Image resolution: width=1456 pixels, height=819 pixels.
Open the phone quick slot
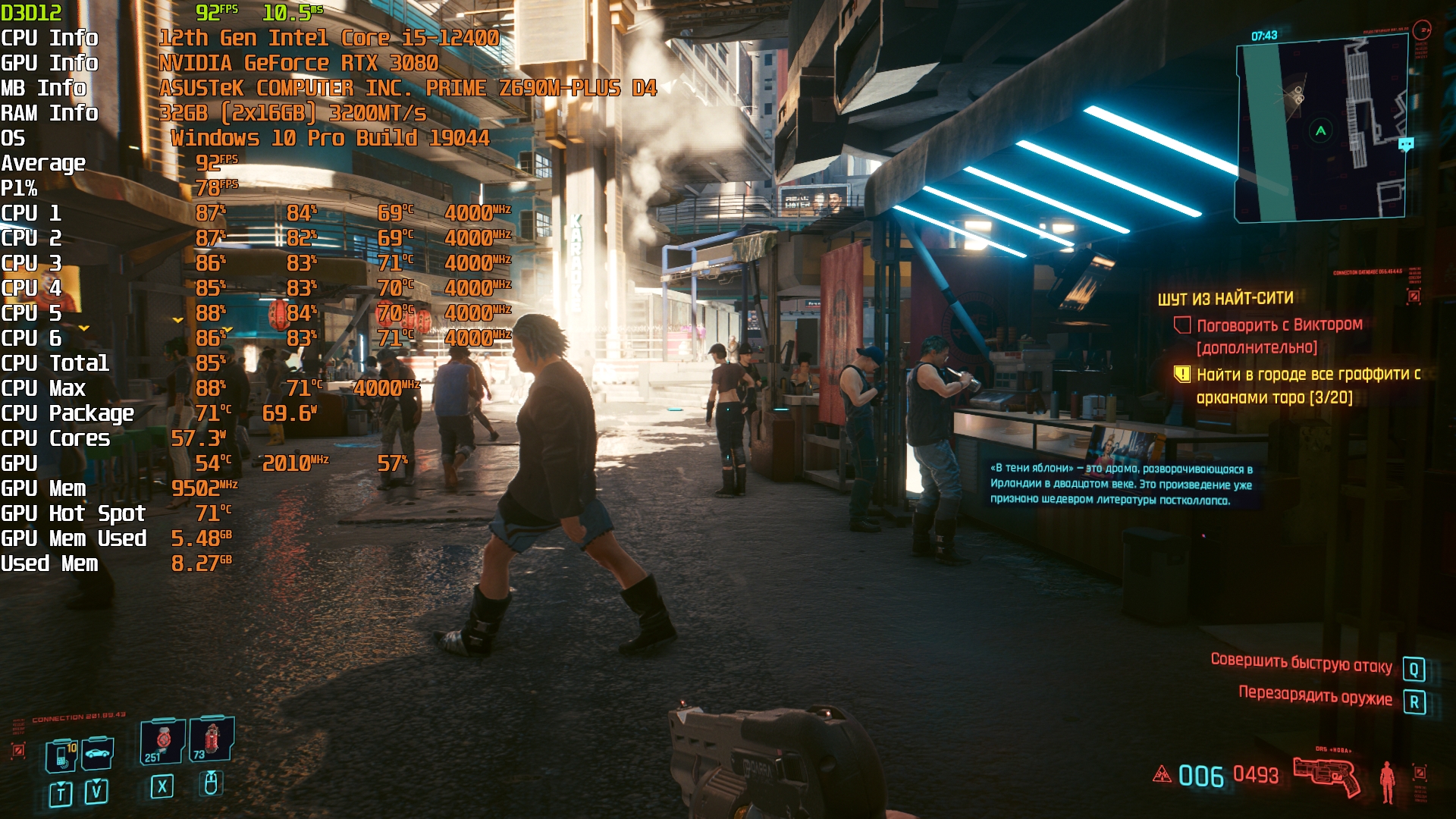61,755
